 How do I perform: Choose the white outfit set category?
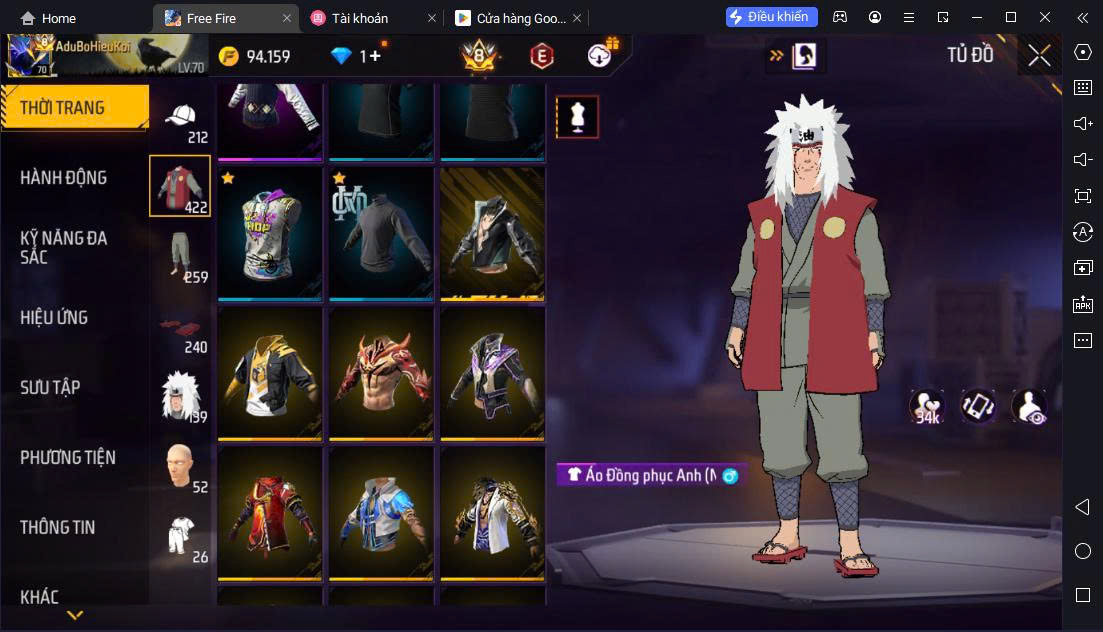click(181, 535)
